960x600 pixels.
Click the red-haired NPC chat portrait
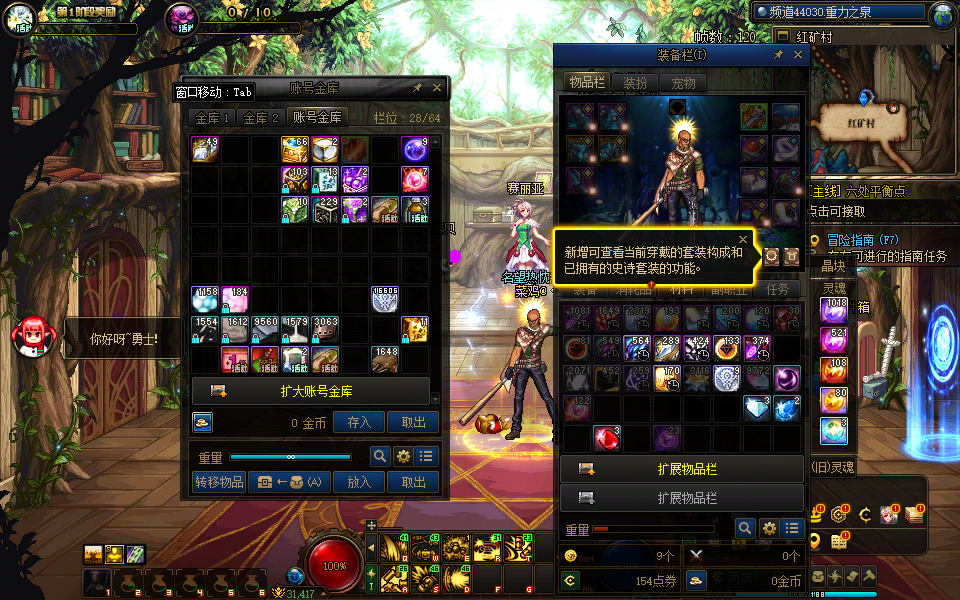tap(30, 336)
